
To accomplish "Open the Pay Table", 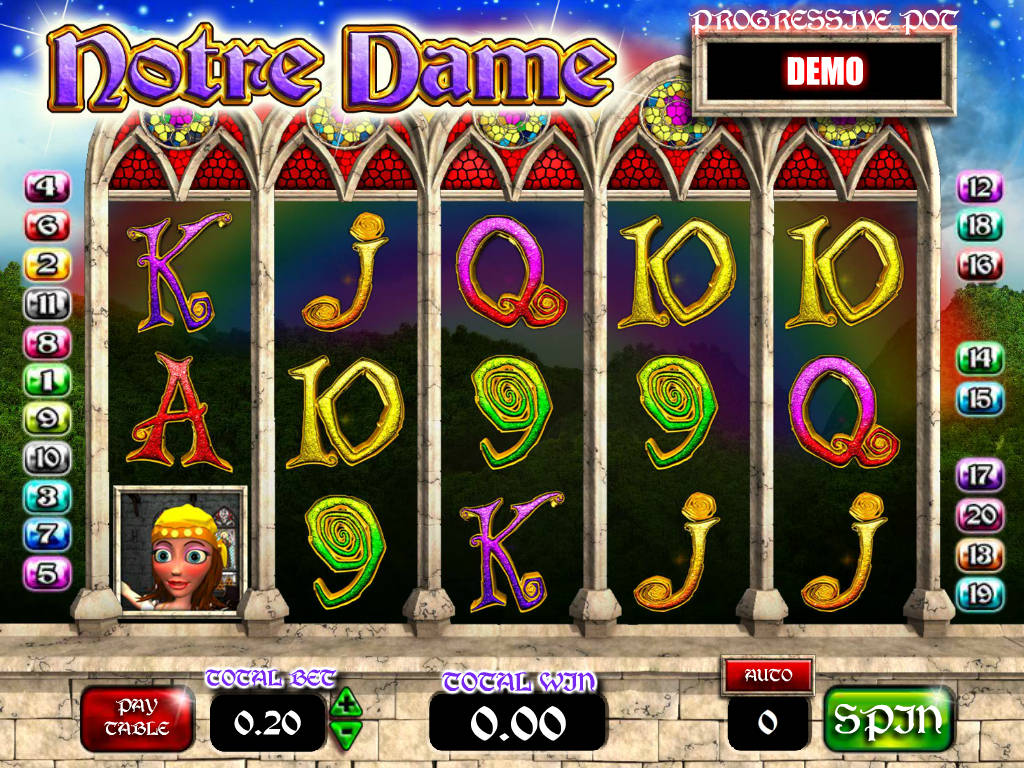I will tap(137, 718).
